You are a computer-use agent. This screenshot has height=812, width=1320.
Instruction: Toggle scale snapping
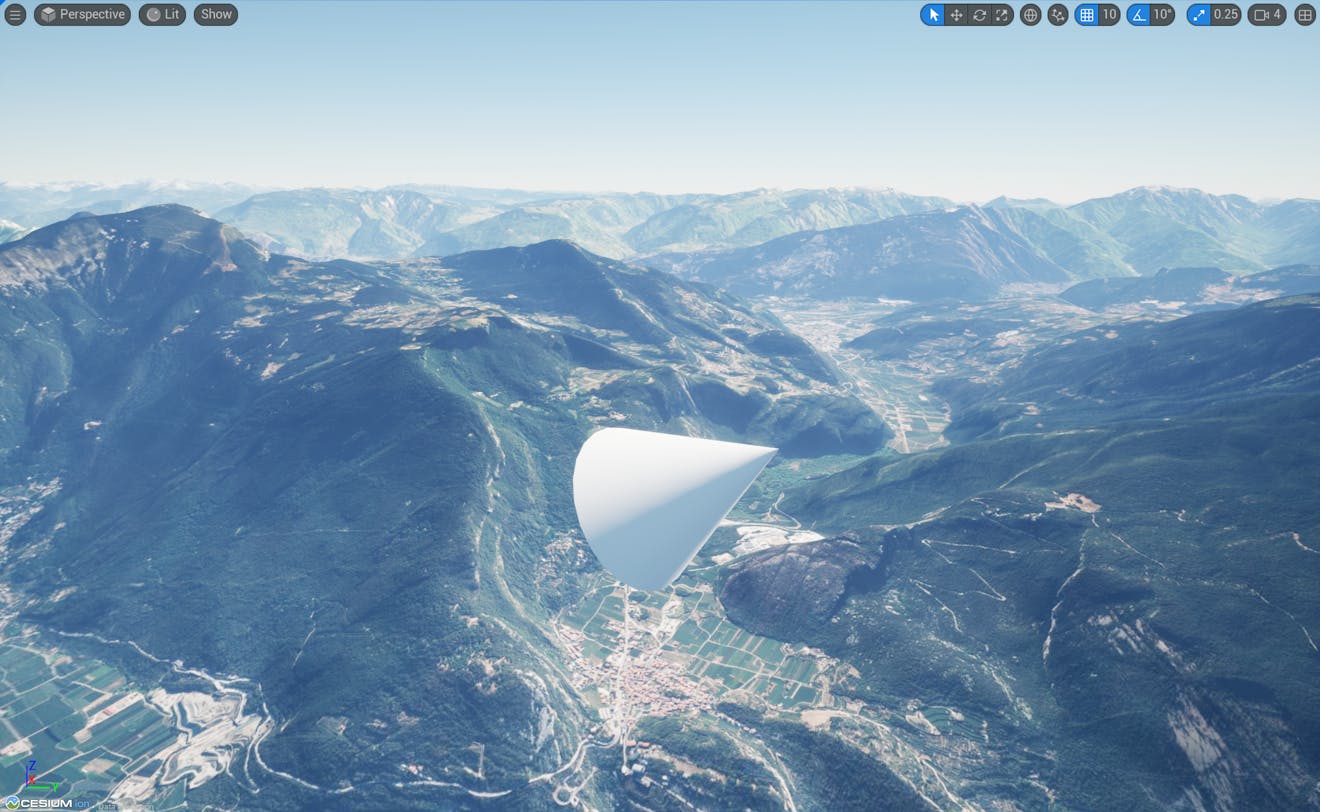point(1197,15)
